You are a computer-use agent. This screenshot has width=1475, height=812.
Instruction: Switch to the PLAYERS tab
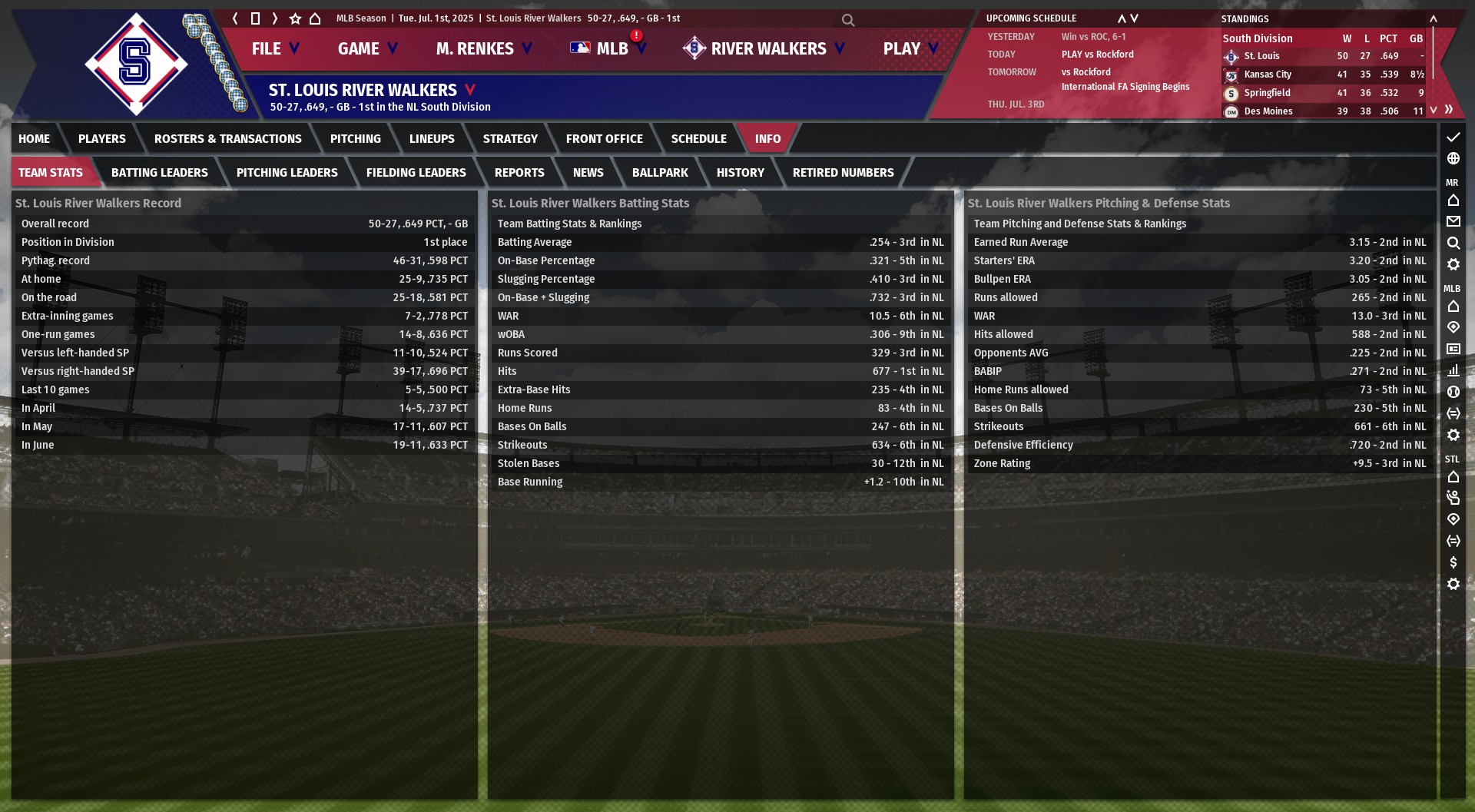click(101, 139)
